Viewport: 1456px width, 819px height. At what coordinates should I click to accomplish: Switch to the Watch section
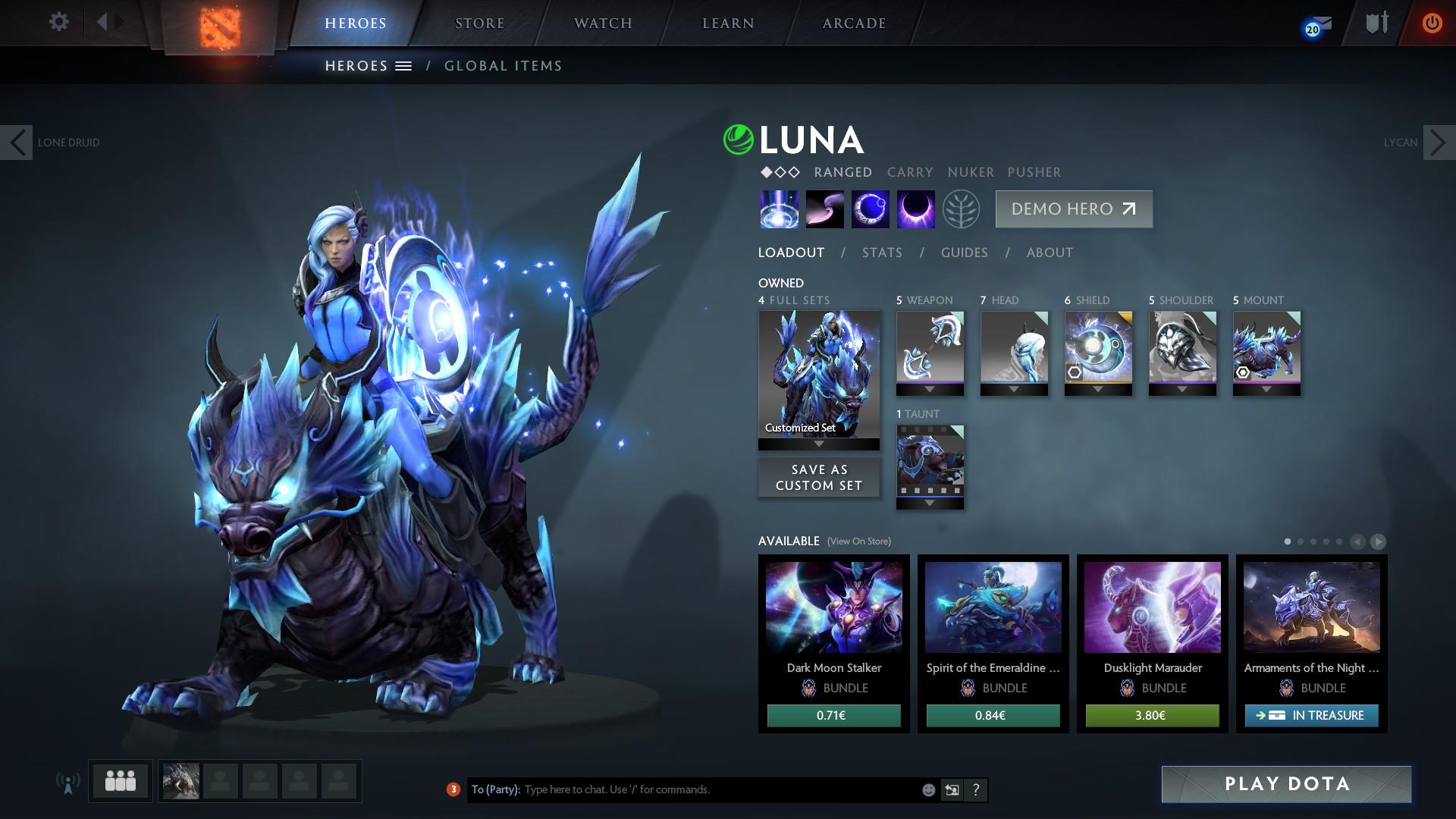point(603,24)
